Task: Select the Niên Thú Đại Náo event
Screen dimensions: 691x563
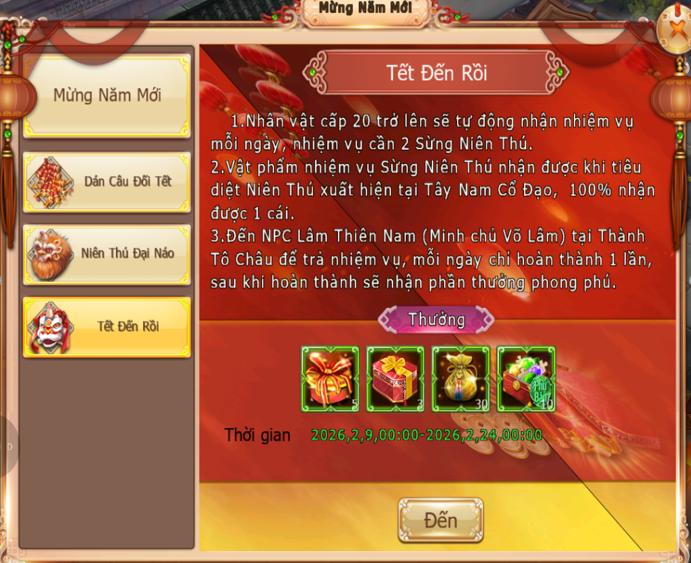Action: click(107, 253)
